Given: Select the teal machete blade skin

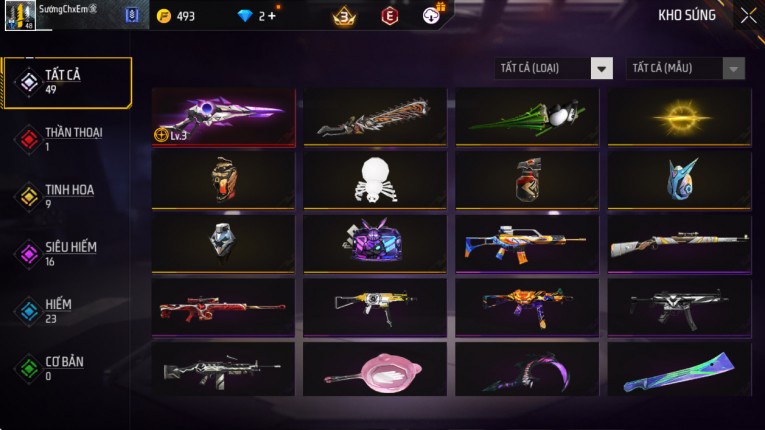Looking at the screenshot, I should [679, 369].
